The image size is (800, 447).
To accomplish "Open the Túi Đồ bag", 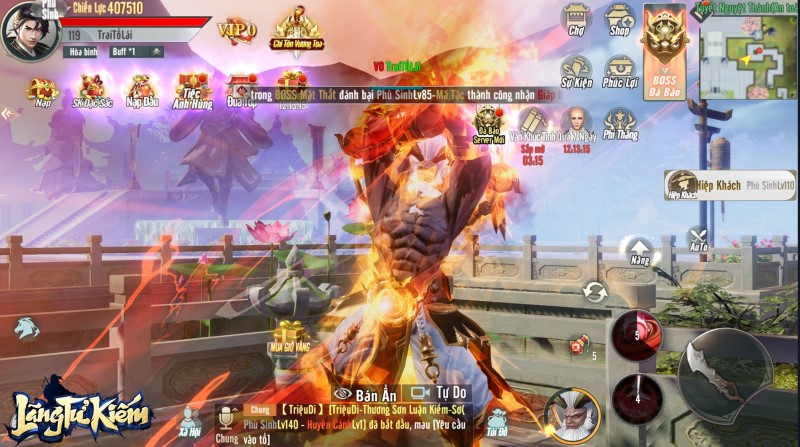I will click(496, 423).
